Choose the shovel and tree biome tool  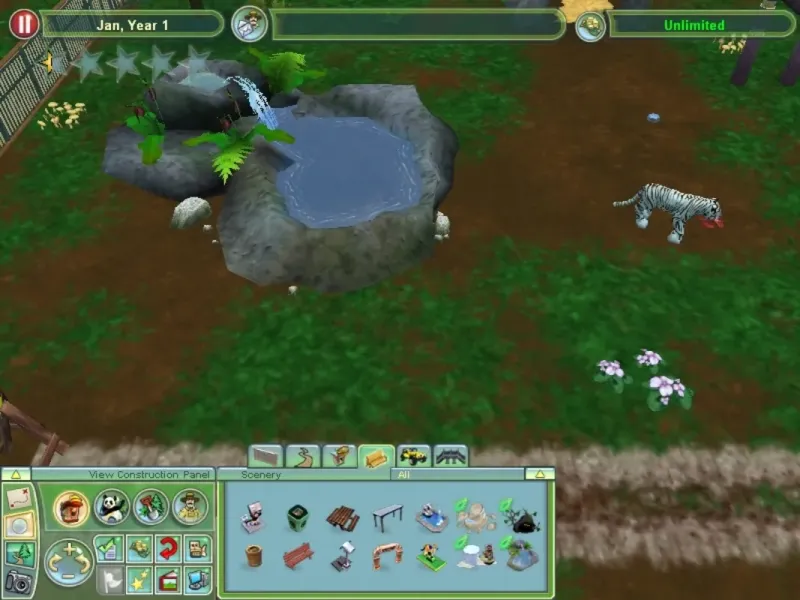[150, 507]
